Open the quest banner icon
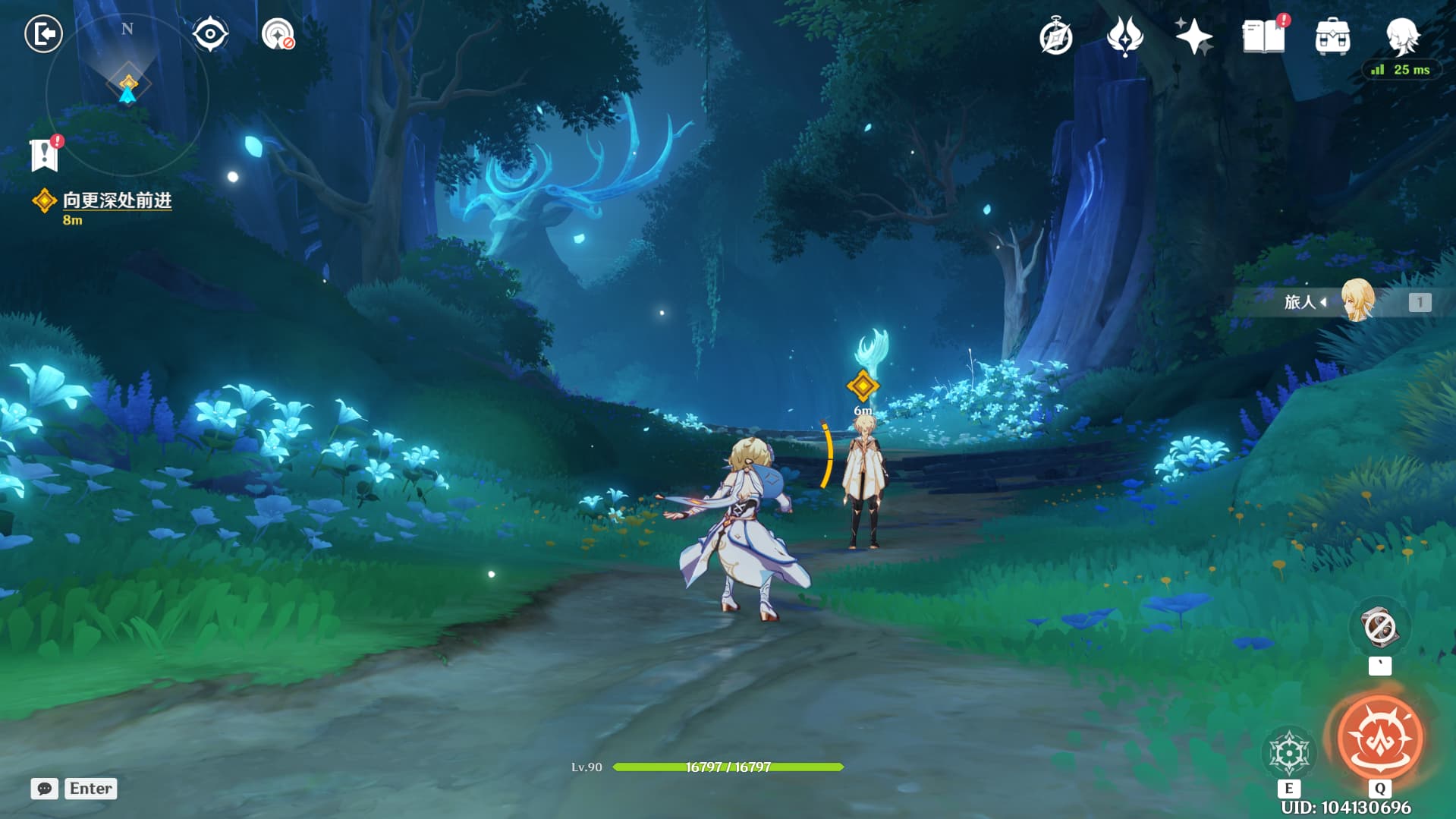 (45, 154)
